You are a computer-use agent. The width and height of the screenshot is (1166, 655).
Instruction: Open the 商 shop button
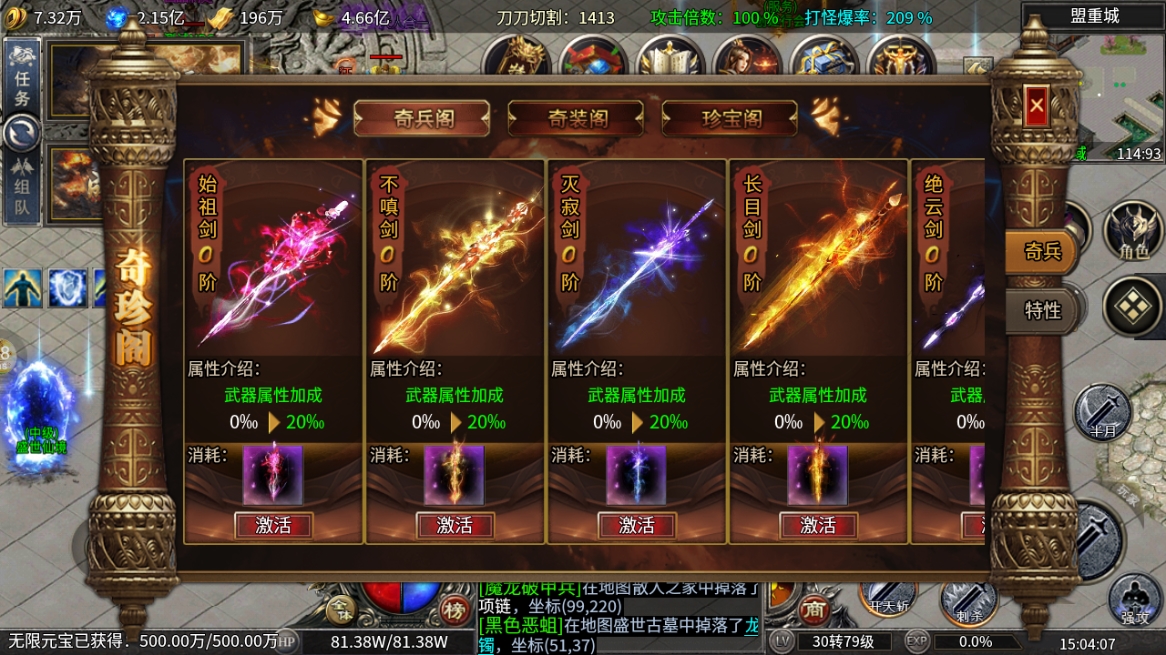(816, 609)
